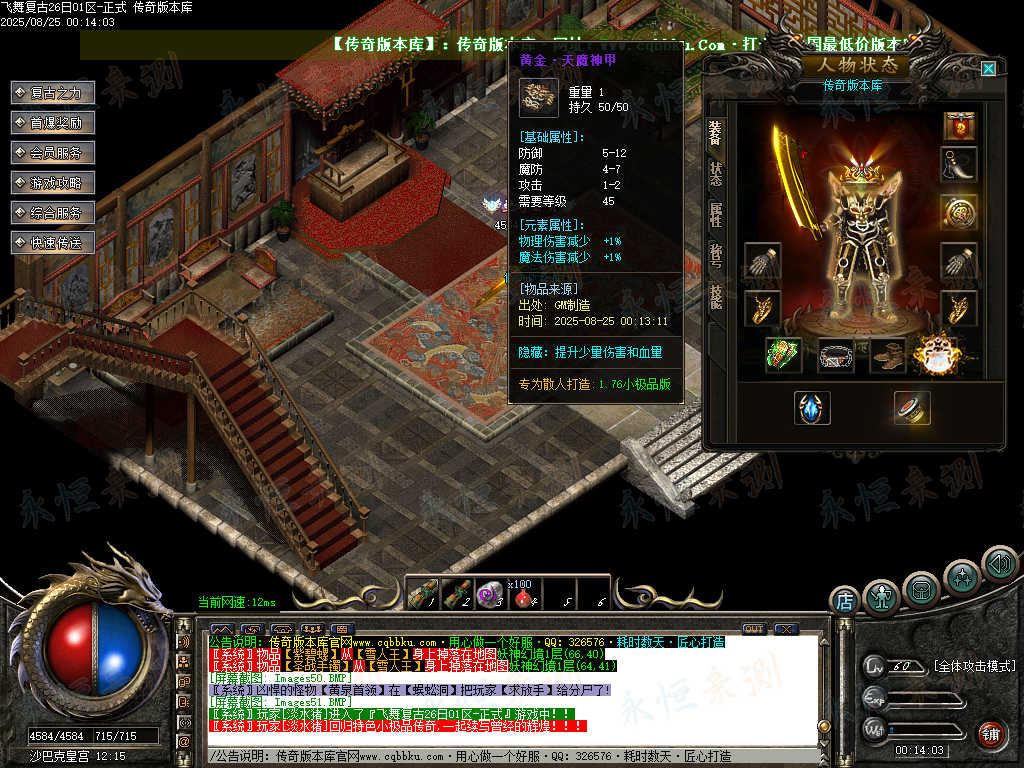The image size is (1024, 768).
Task: Switch to the 状态 tab
Action: pos(715,177)
